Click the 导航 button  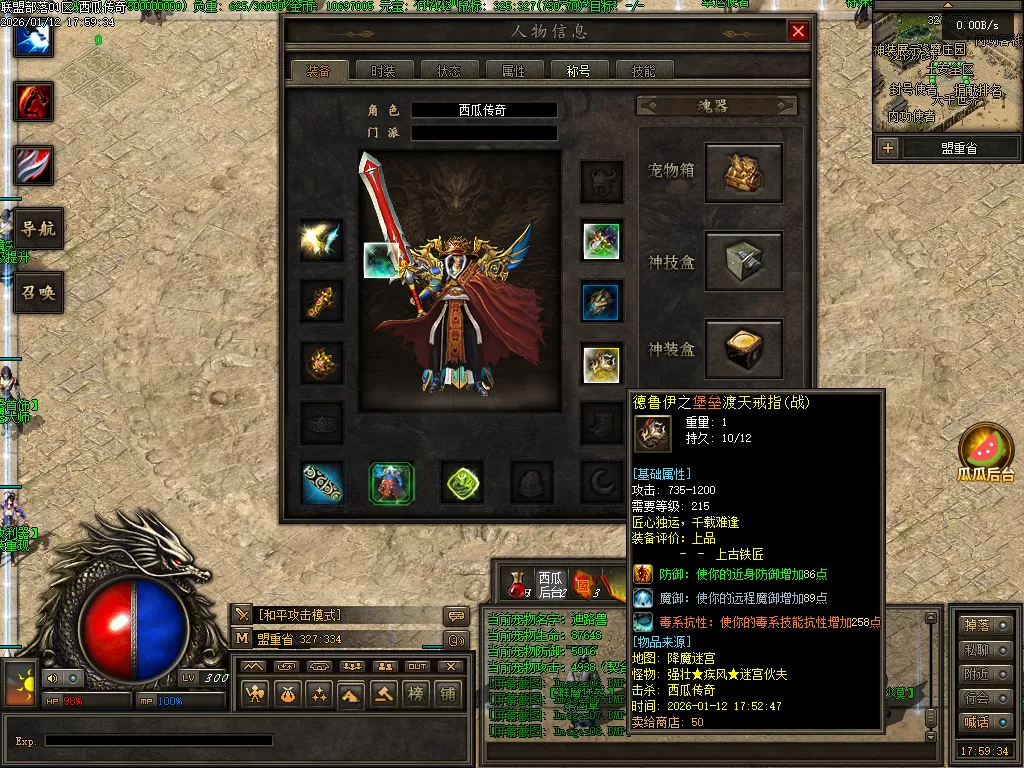click(x=38, y=228)
